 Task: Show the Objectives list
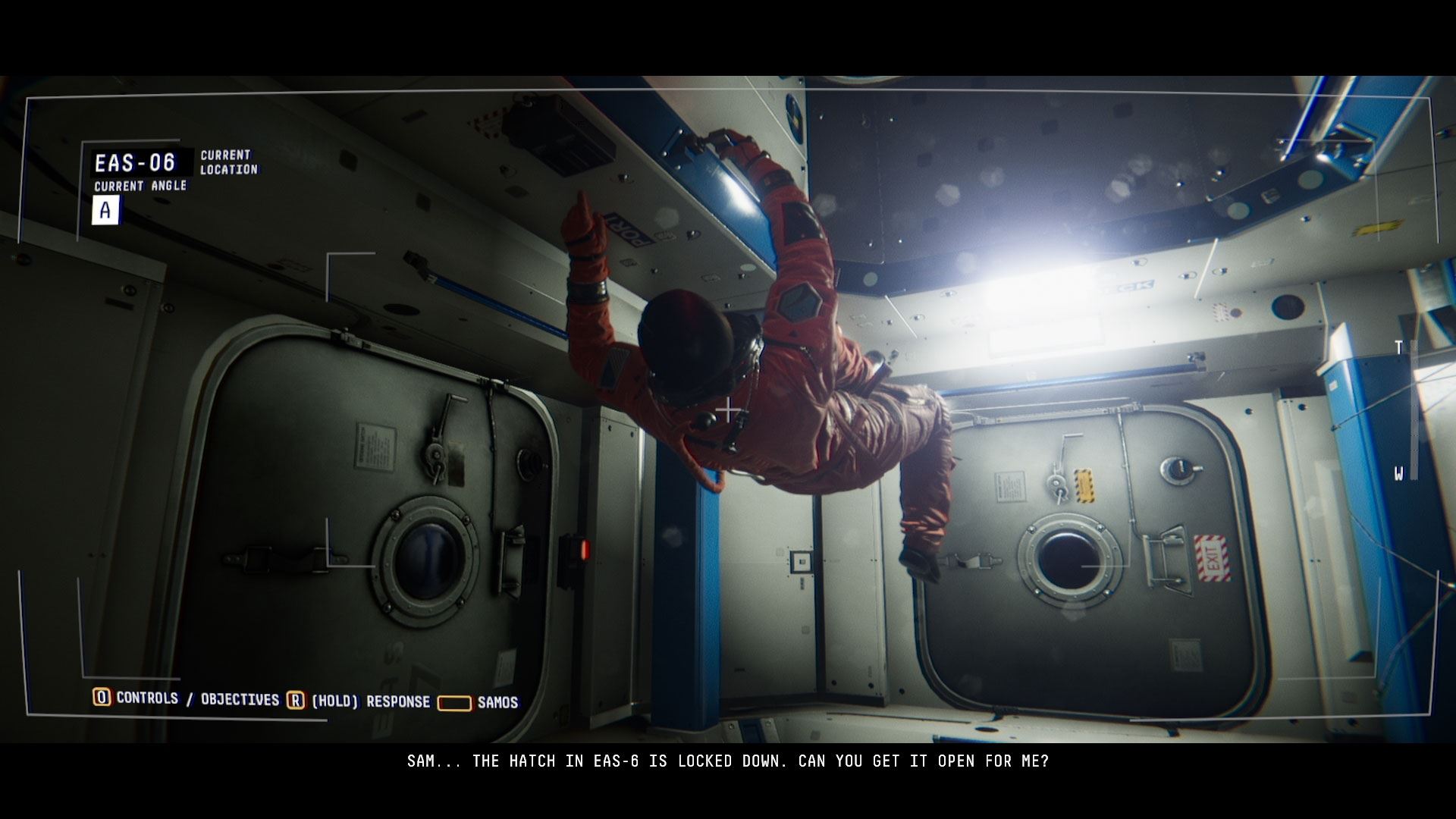pyautogui.click(x=240, y=699)
